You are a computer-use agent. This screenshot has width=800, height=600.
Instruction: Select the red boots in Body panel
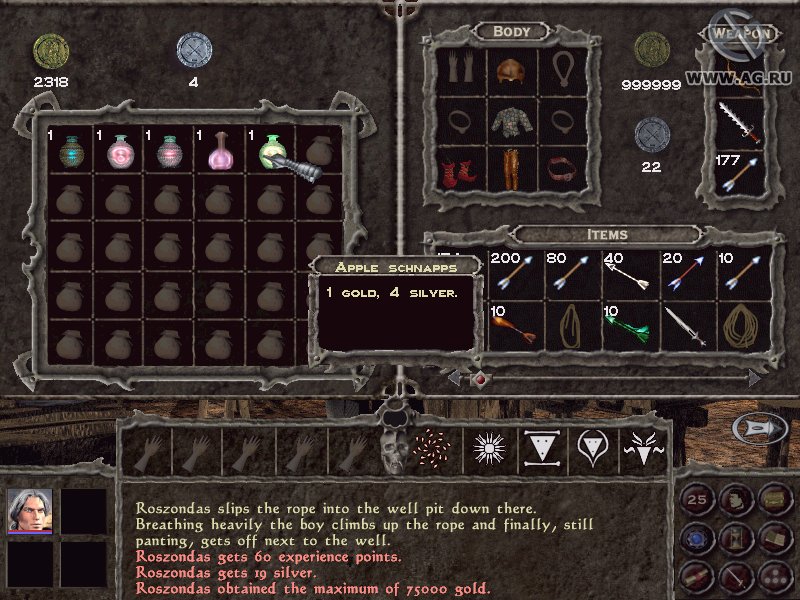click(459, 169)
